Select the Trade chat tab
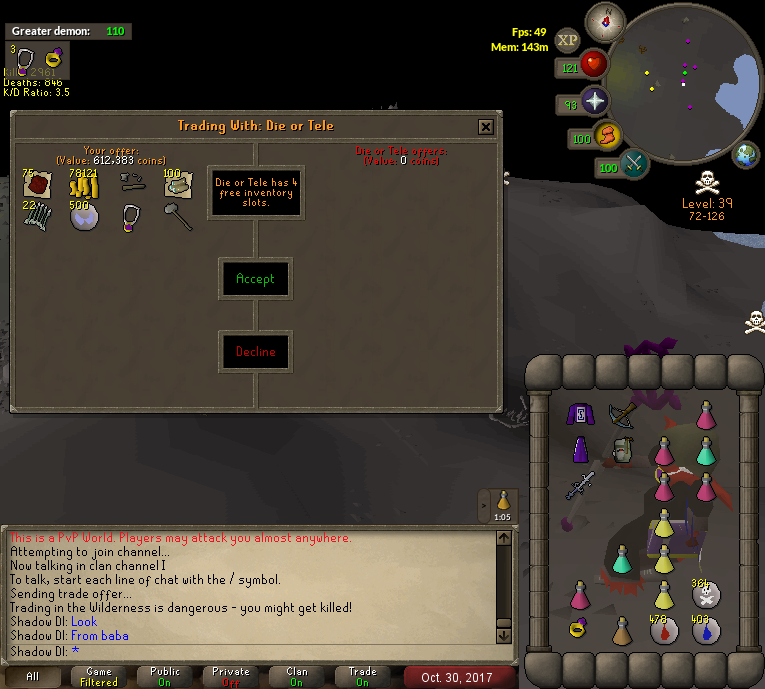765x689 pixels. tap(362, 677)
